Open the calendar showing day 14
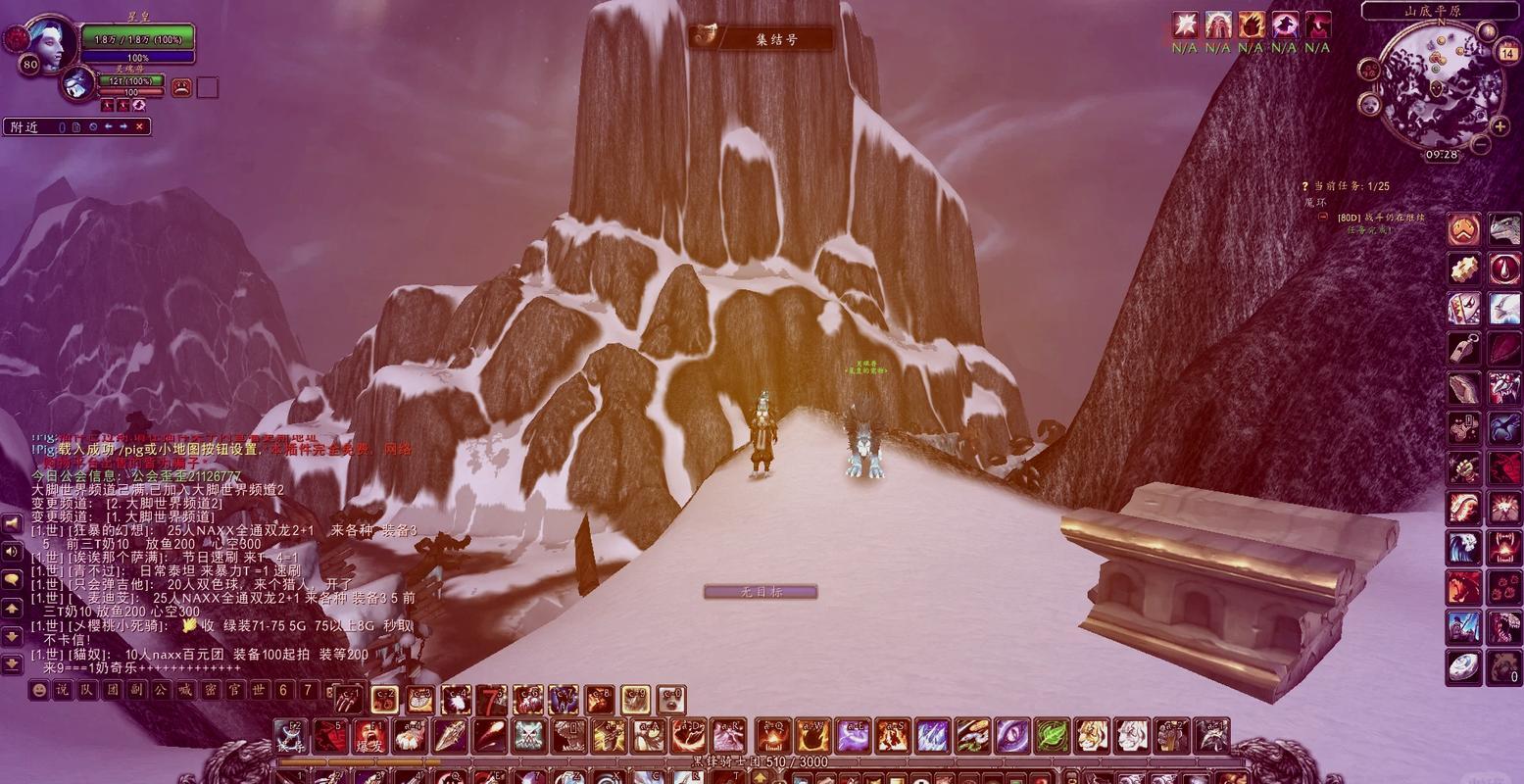 click(x=1507, y=54)
